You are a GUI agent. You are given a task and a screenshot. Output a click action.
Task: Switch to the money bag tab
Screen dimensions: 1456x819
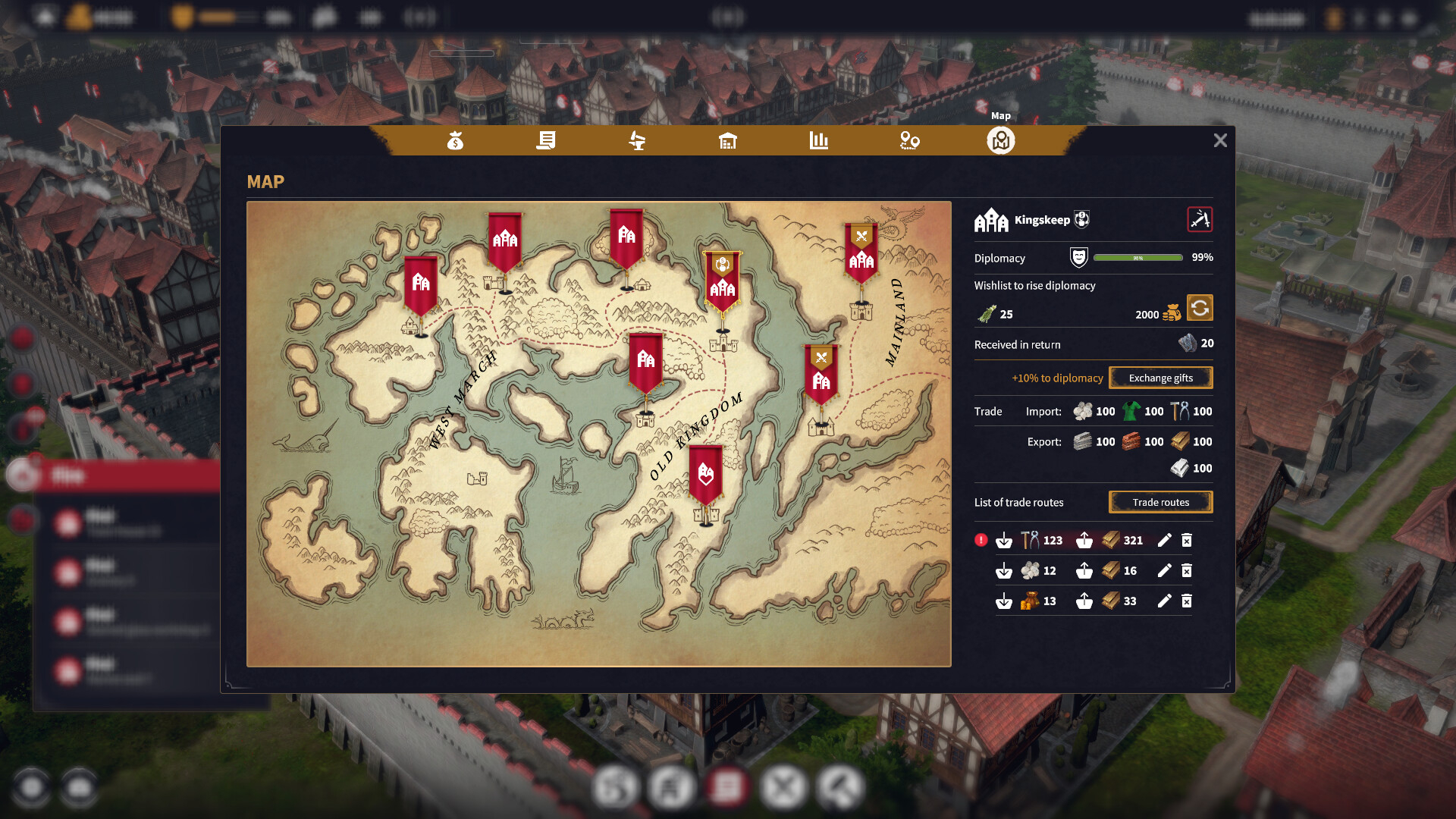pyautogui.click(x=455, y=140)
